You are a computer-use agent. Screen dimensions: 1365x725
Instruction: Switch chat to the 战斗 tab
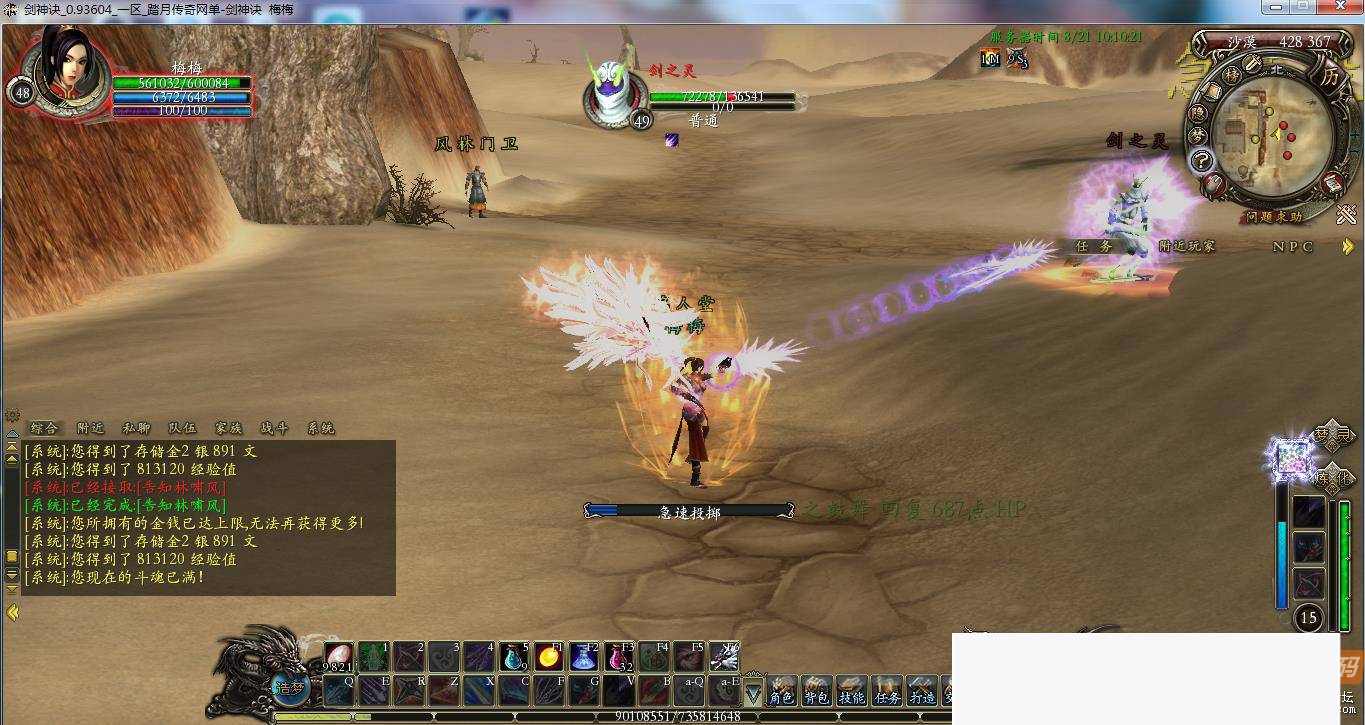274,428
